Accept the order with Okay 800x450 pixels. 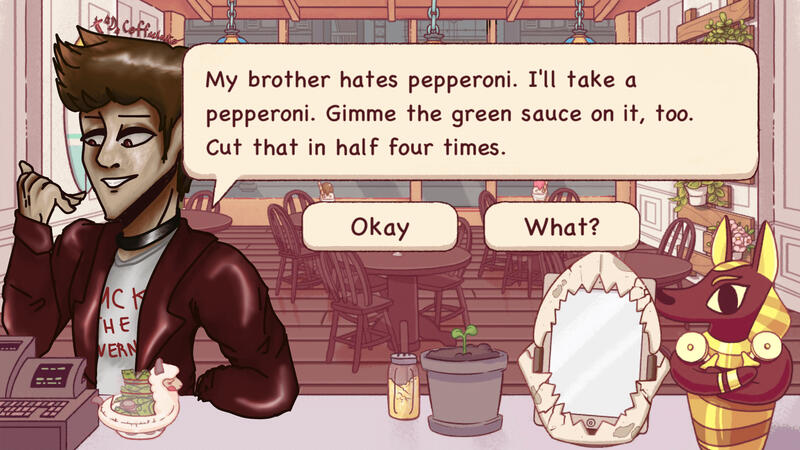[x=380, y=227]
